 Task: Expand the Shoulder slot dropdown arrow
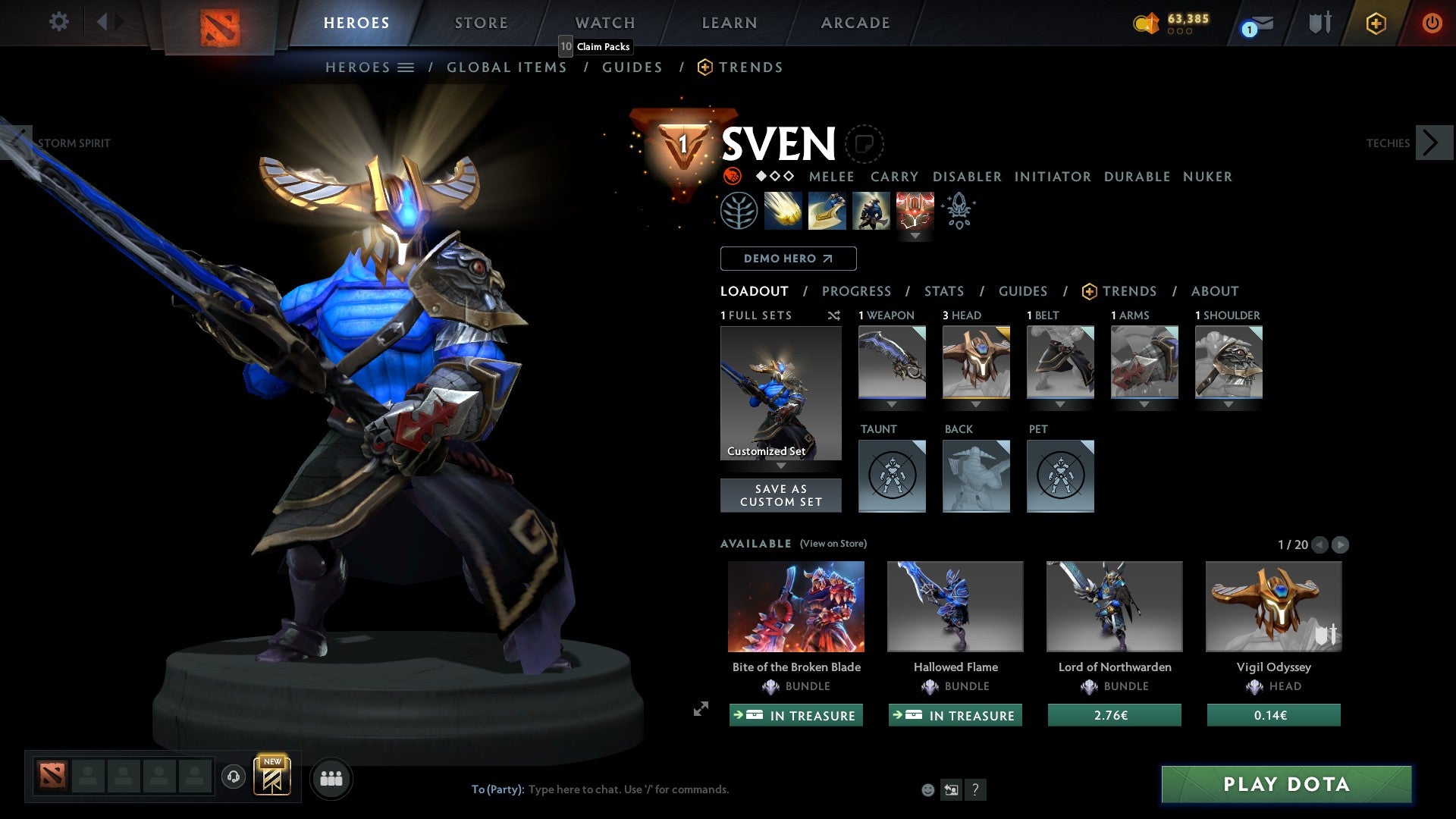[x=1228, y=404]
